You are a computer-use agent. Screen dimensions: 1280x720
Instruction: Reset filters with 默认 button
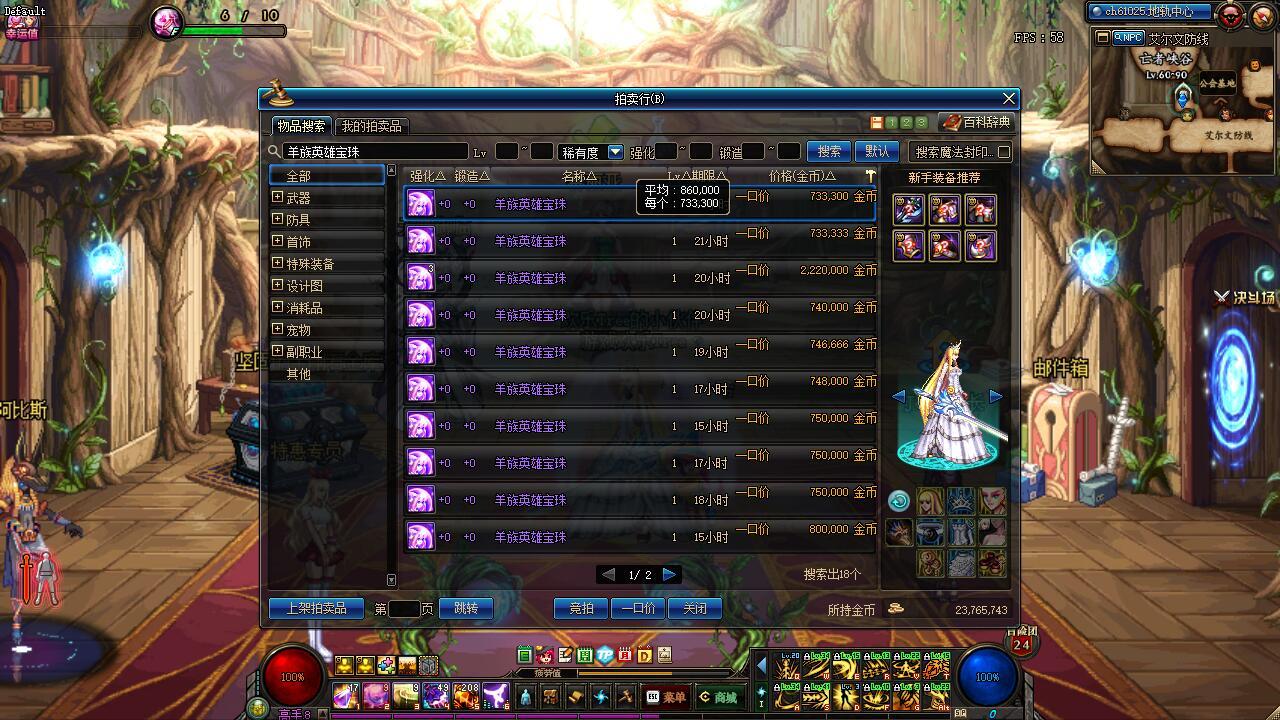click(x=877, y=151)
